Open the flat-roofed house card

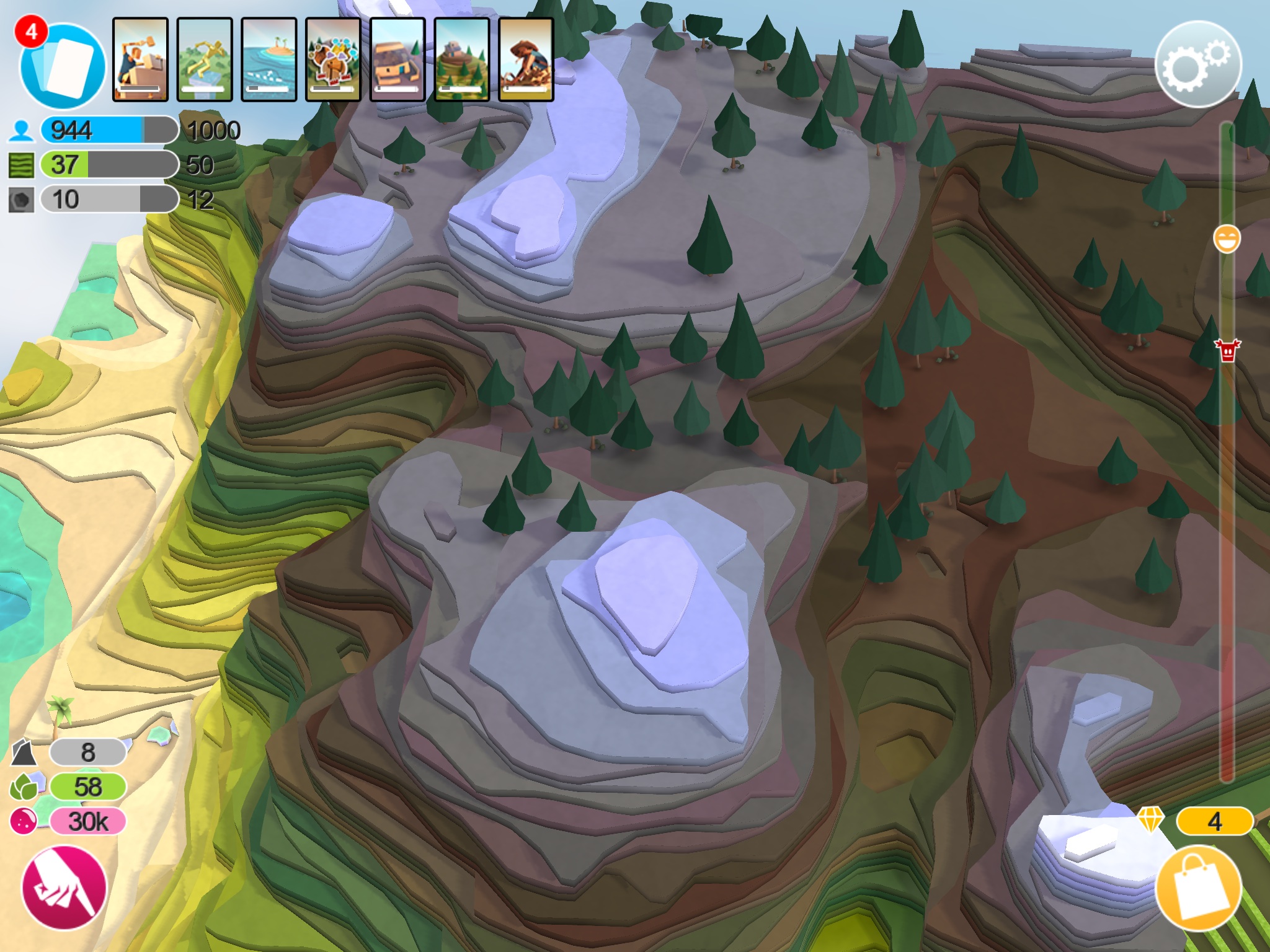pos(397,59)
